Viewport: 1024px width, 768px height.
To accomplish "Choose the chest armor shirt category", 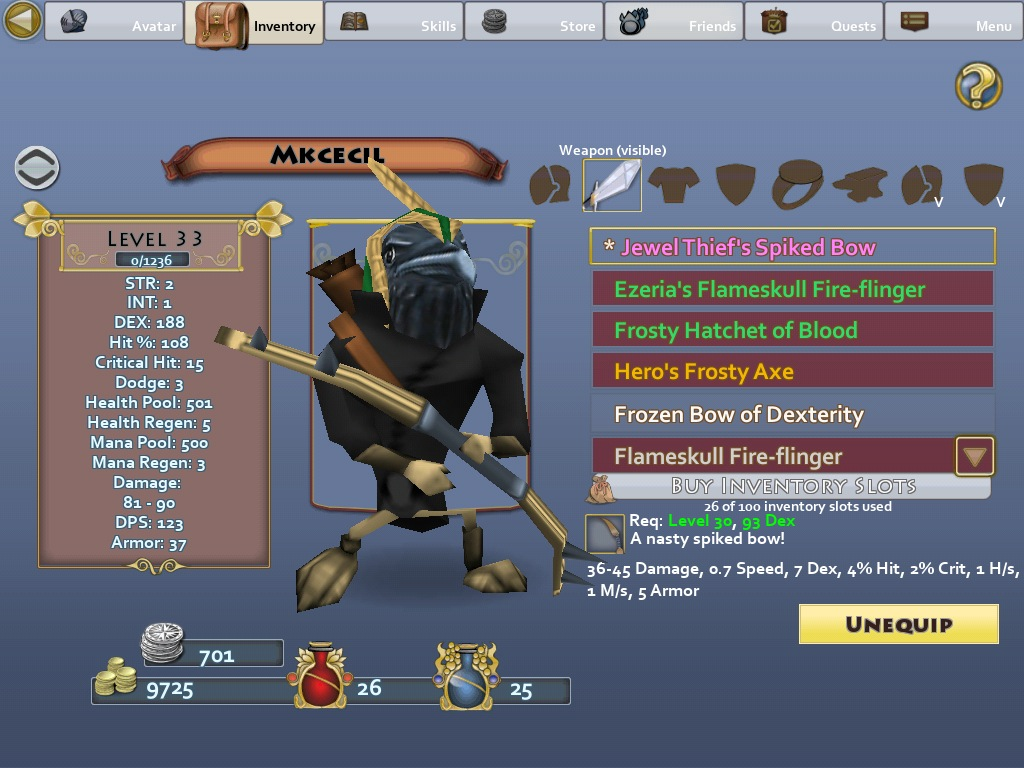I will click(x=672, y=185).
